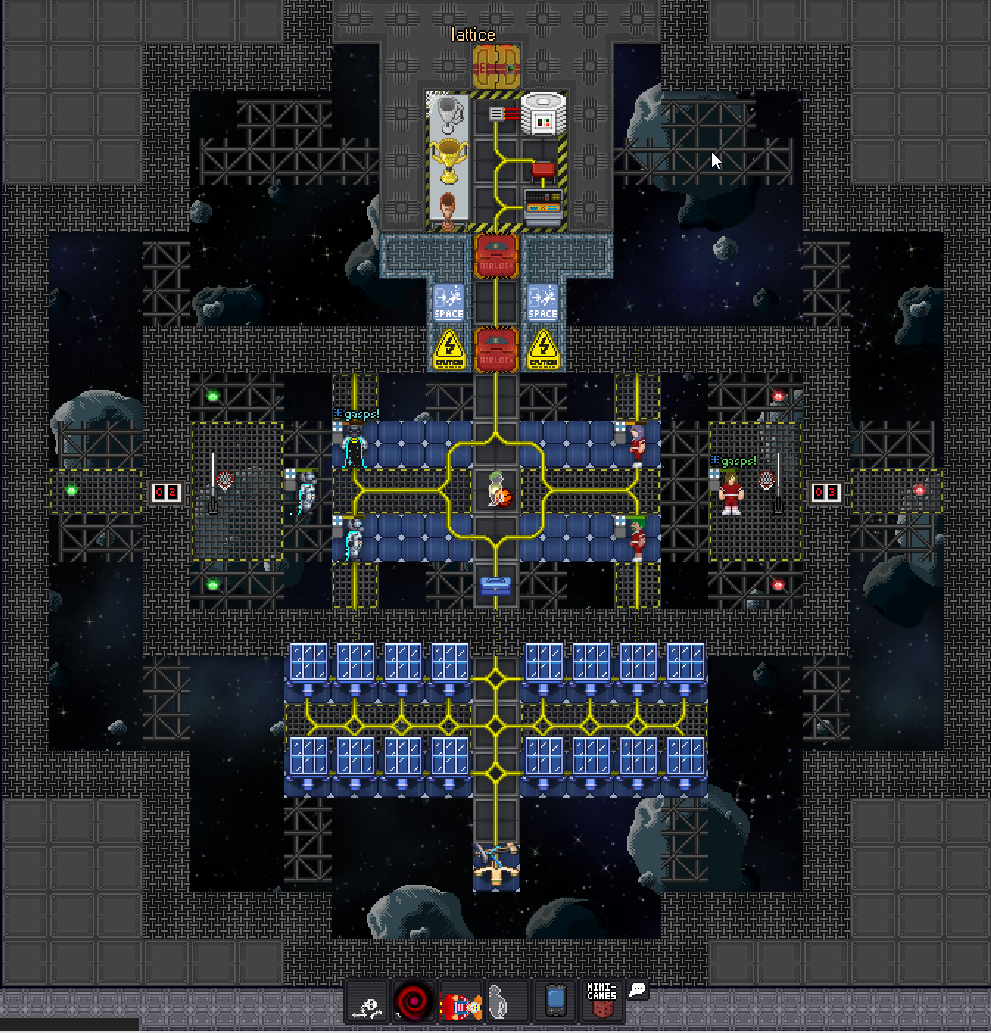Activate the red spiral vortex icon
The width and height of the screenshot is (991, 1033).
coord(413,1001)
